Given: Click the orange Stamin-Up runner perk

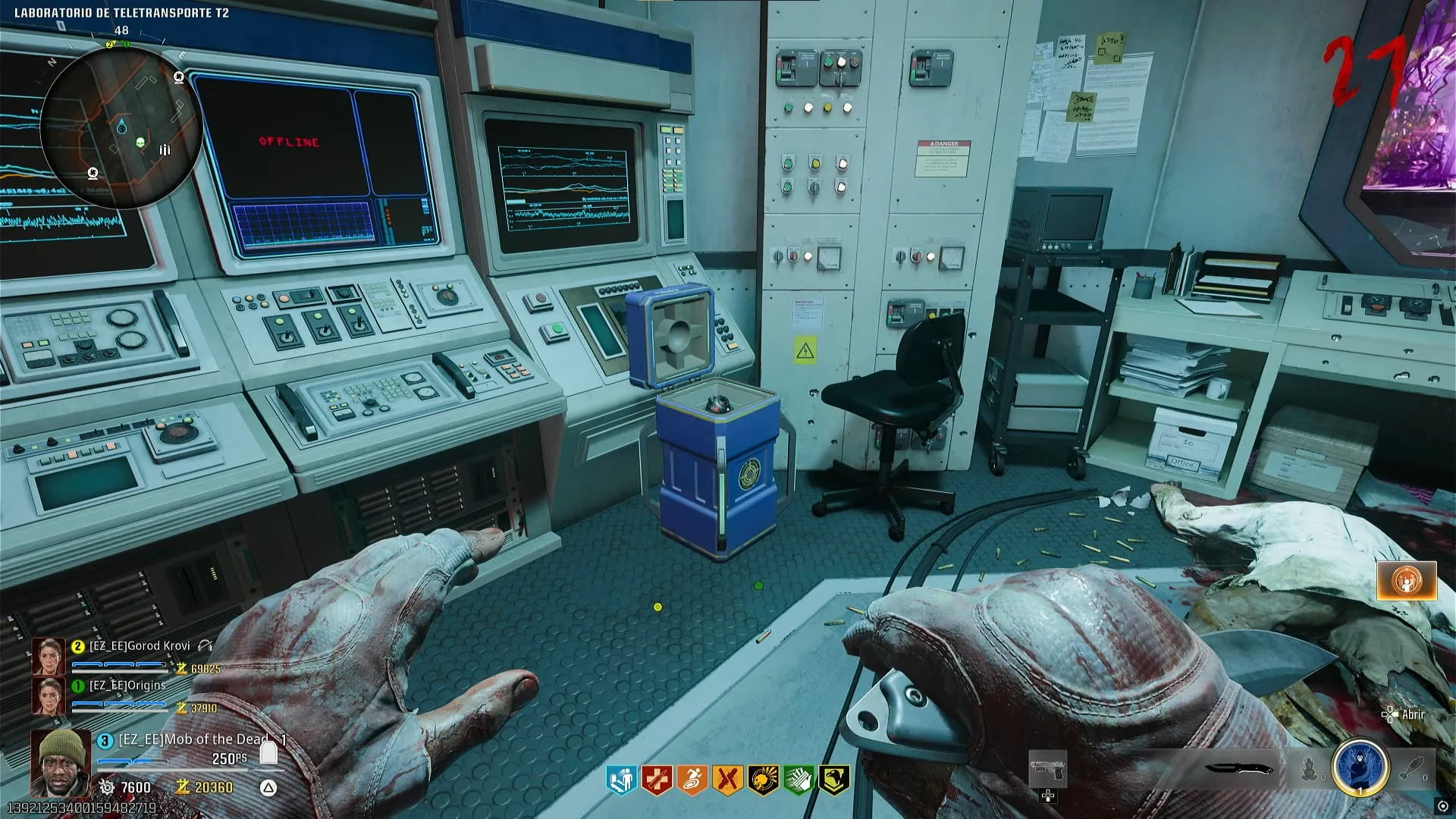Looking at the screenshot, I should [692, 780].
